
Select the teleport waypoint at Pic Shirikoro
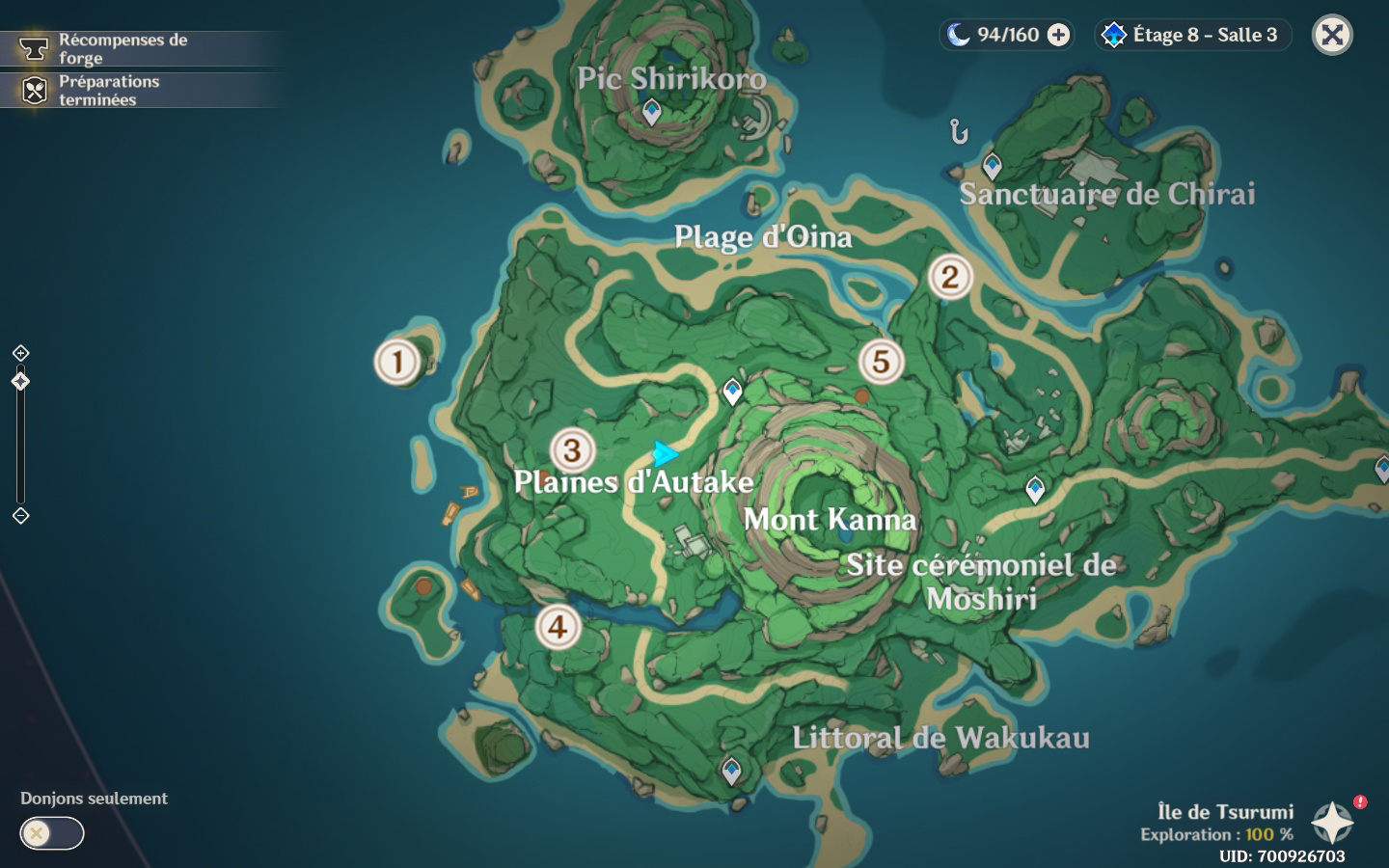coord(652,112)
